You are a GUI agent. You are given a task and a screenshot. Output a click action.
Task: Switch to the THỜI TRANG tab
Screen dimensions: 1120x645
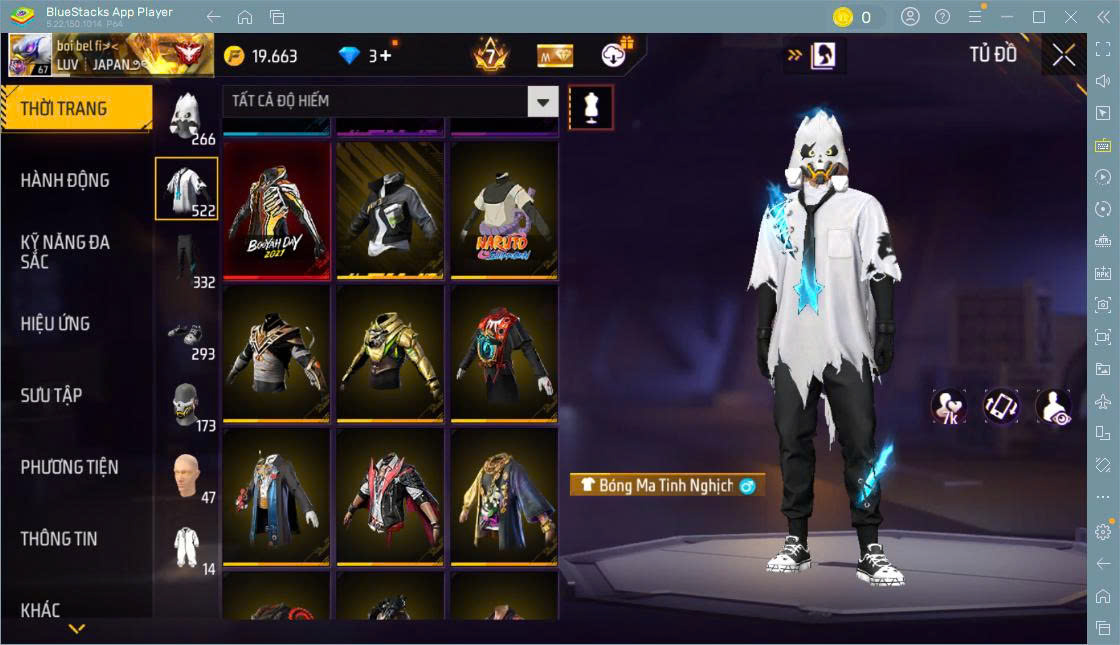75,109
